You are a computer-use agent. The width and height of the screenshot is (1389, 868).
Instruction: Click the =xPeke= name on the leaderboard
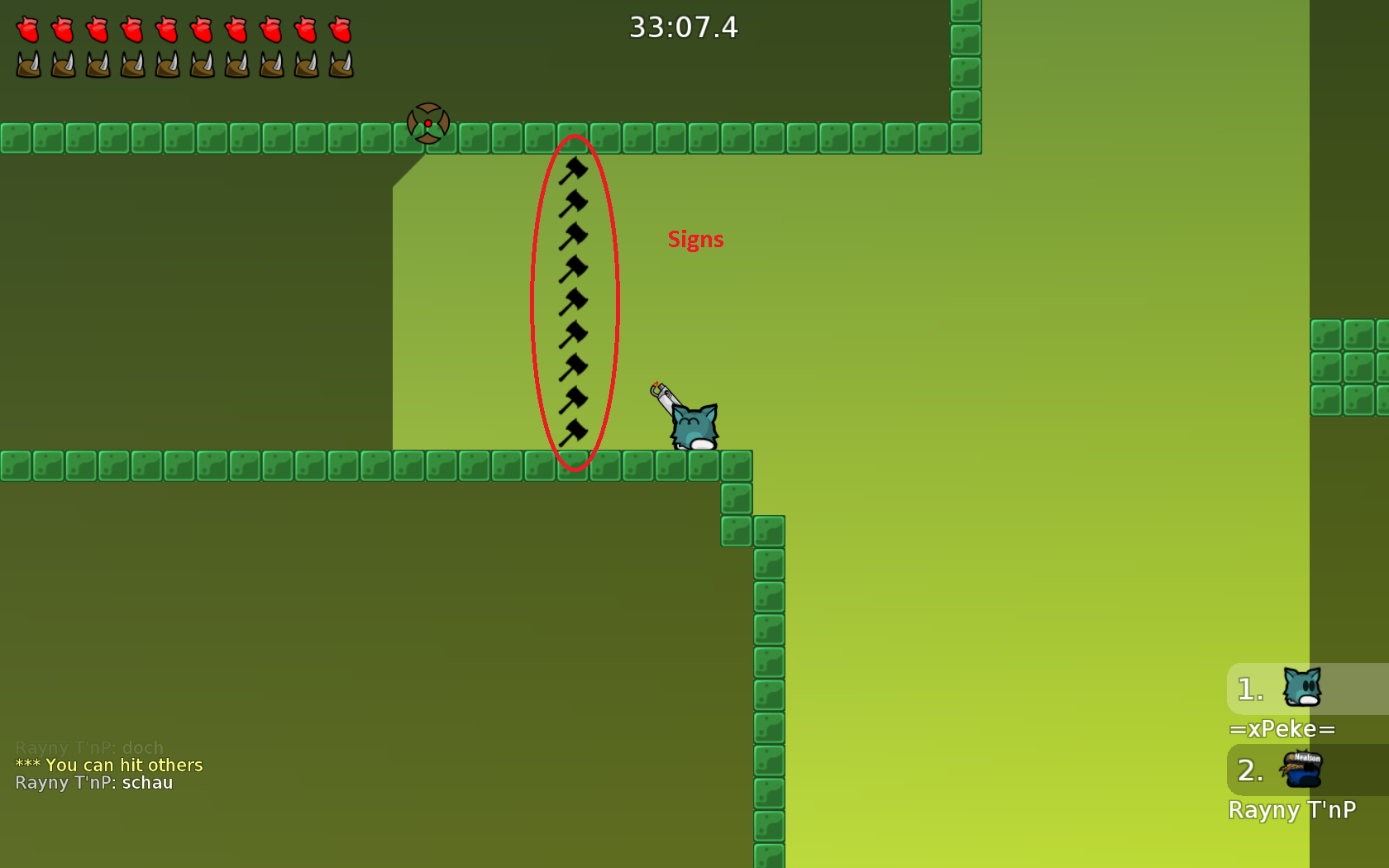1282,729
